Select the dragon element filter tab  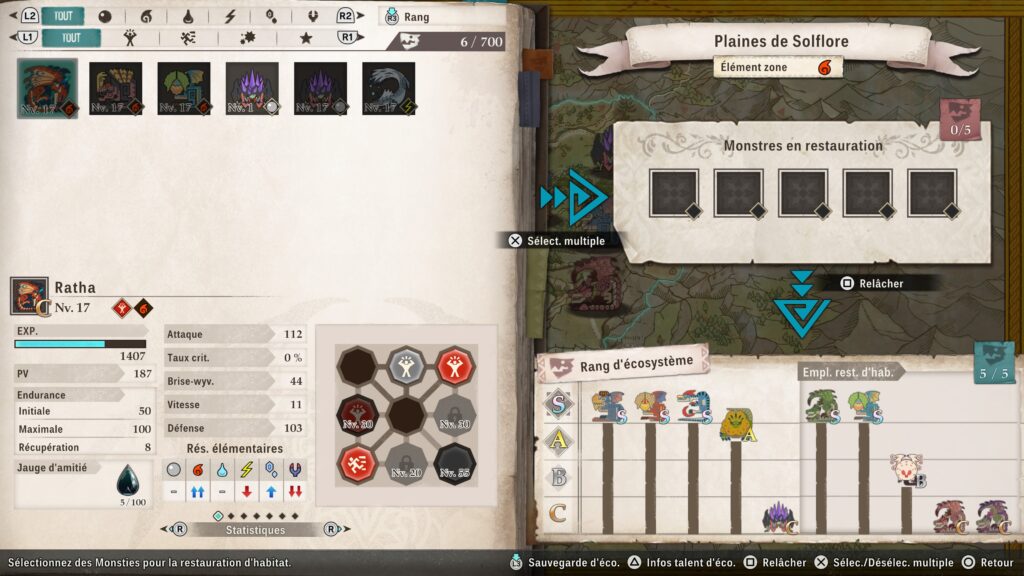[x=312, y=16]
